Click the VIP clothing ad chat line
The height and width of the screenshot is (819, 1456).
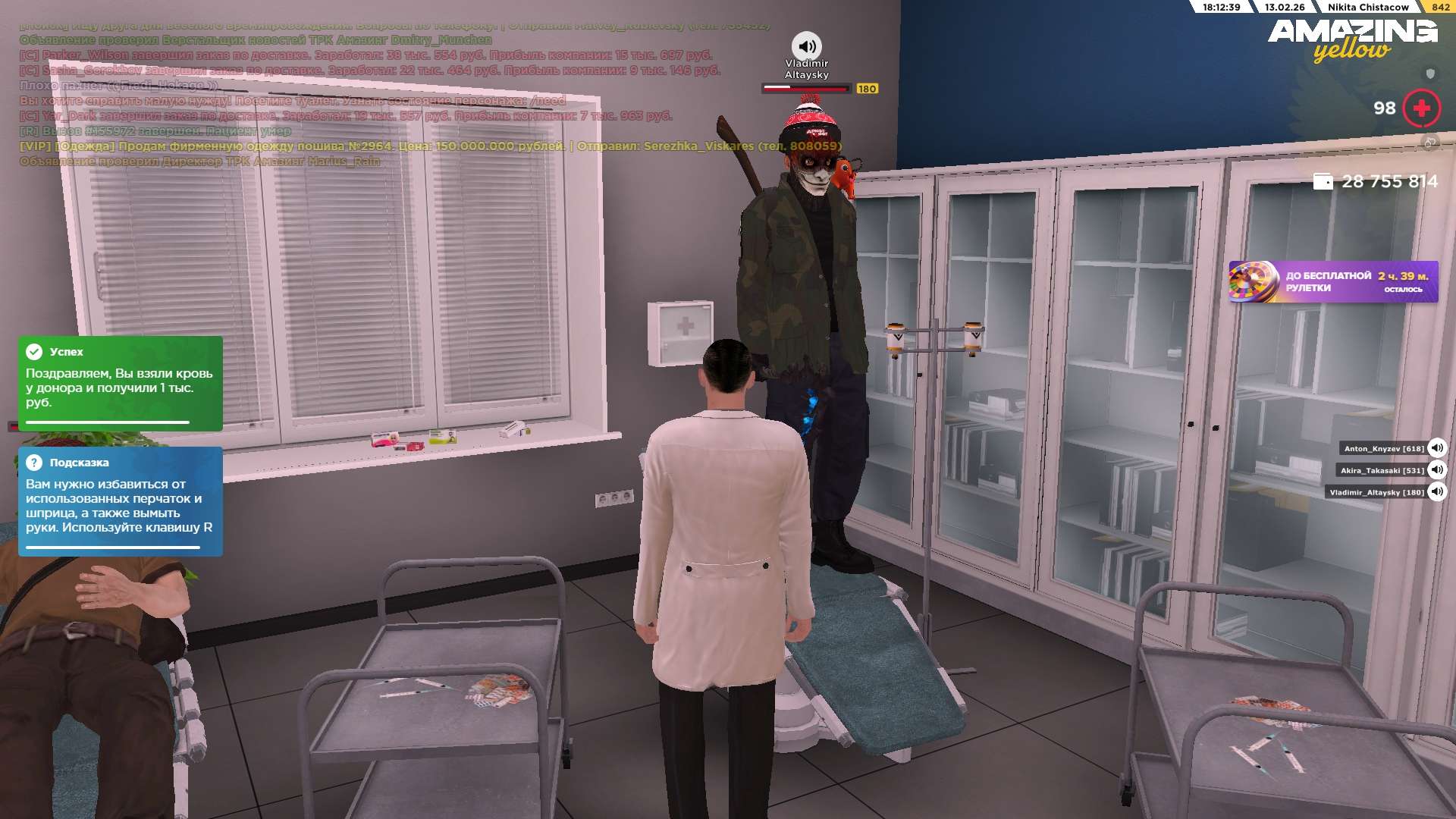(x=430, y=146)
